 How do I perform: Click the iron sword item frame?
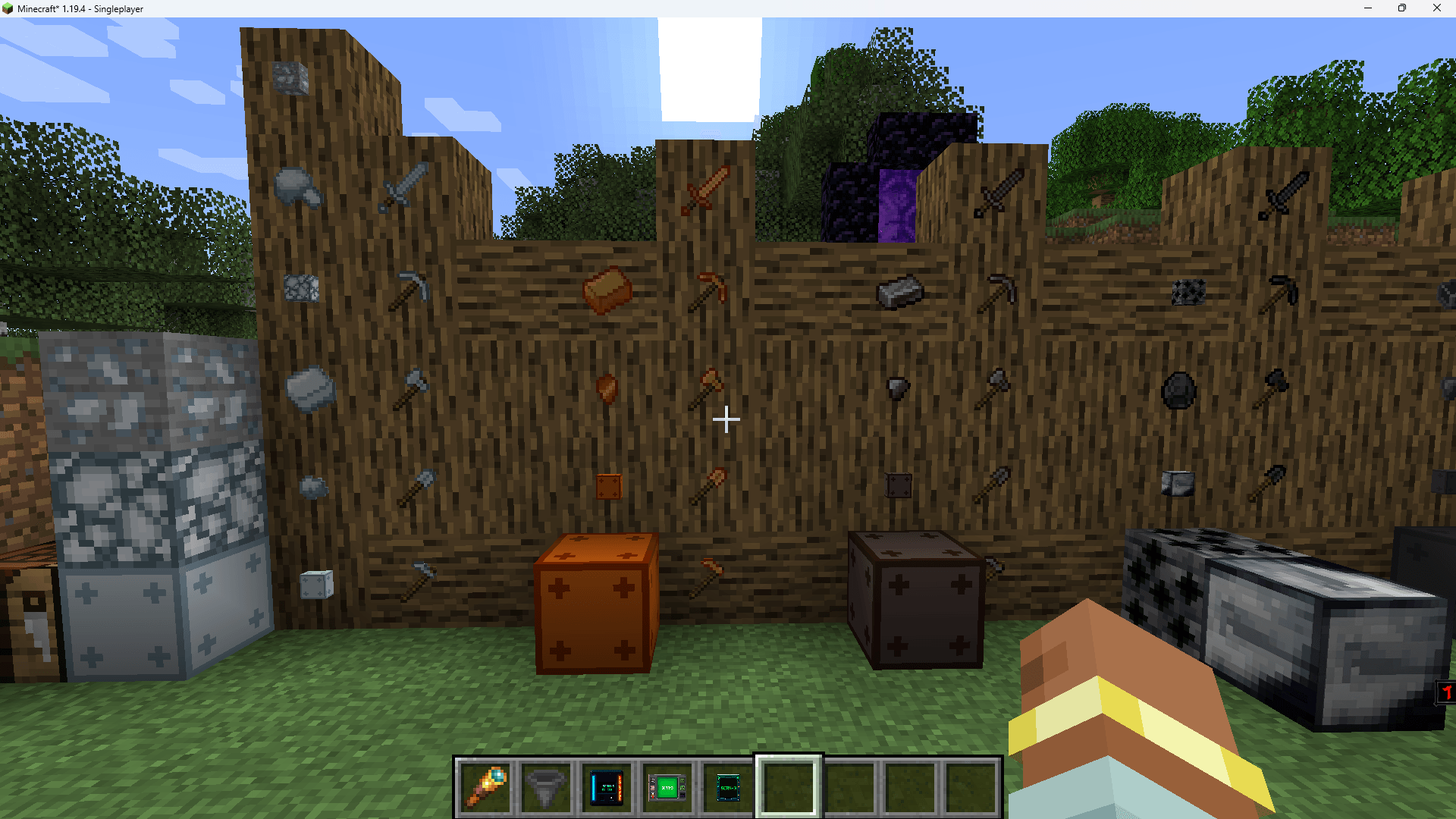point(1001,191)
